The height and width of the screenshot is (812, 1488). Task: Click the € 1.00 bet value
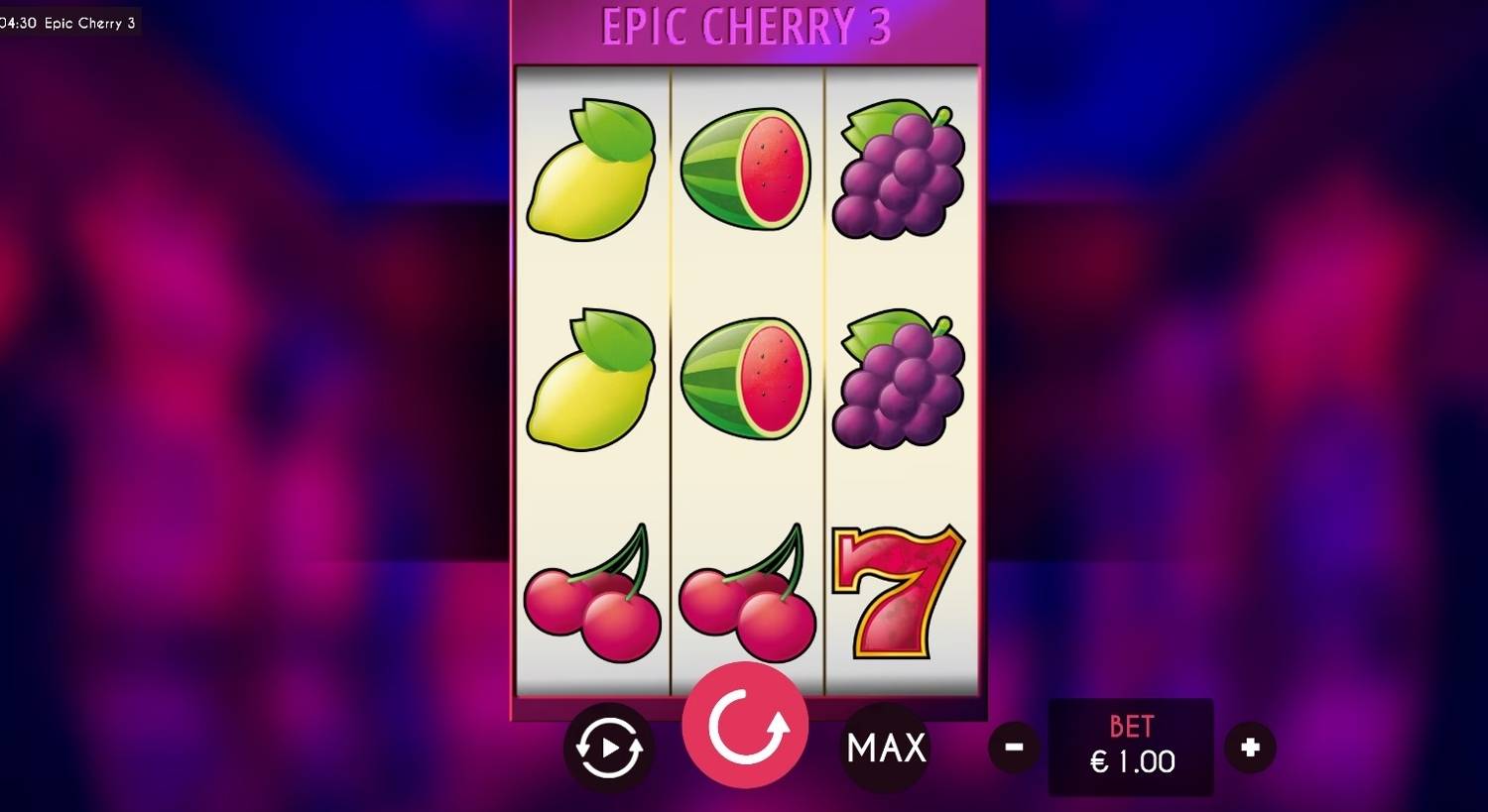(x=1131, y=761)
